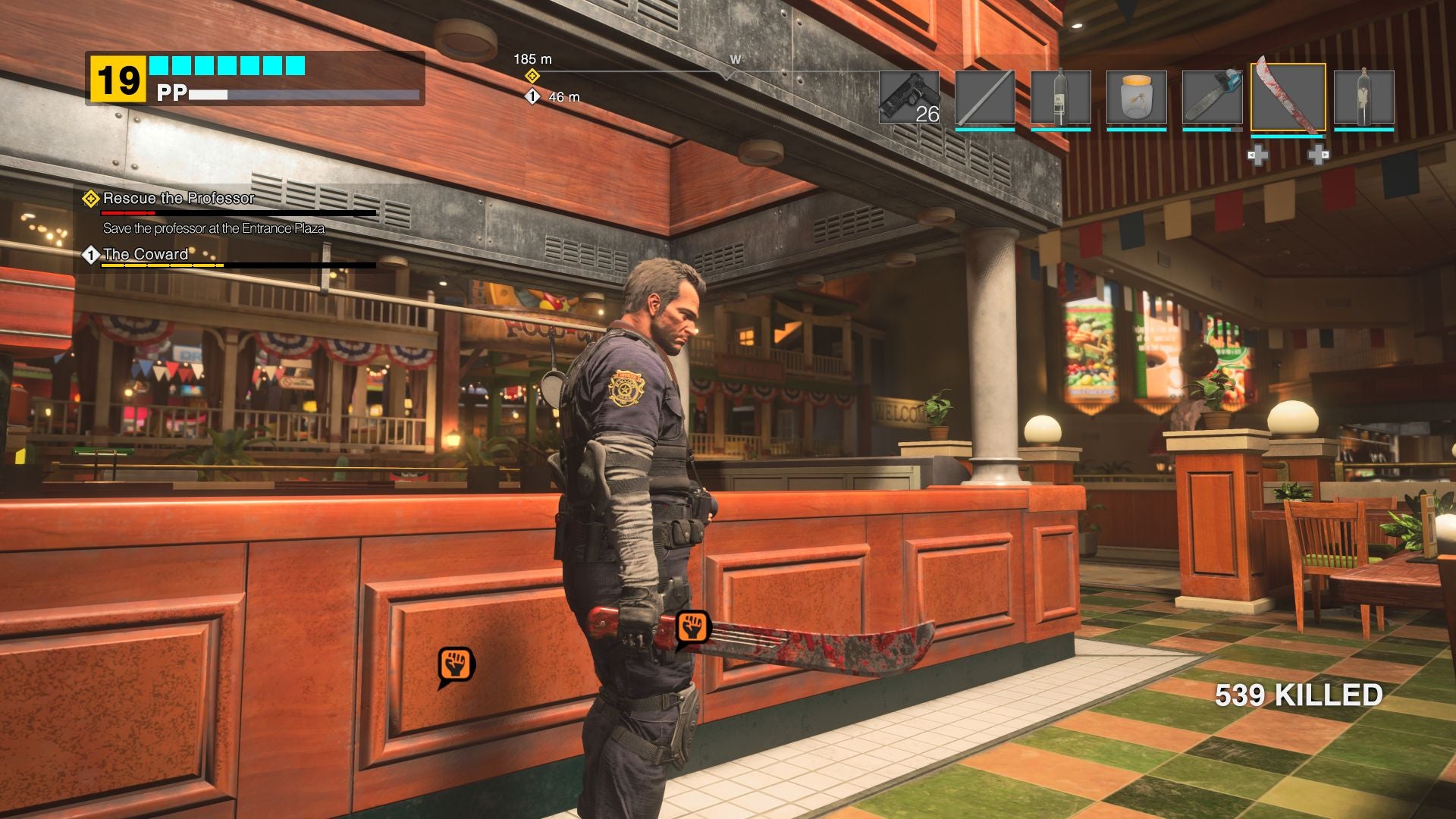Select The Coward side mission entry

144,256
